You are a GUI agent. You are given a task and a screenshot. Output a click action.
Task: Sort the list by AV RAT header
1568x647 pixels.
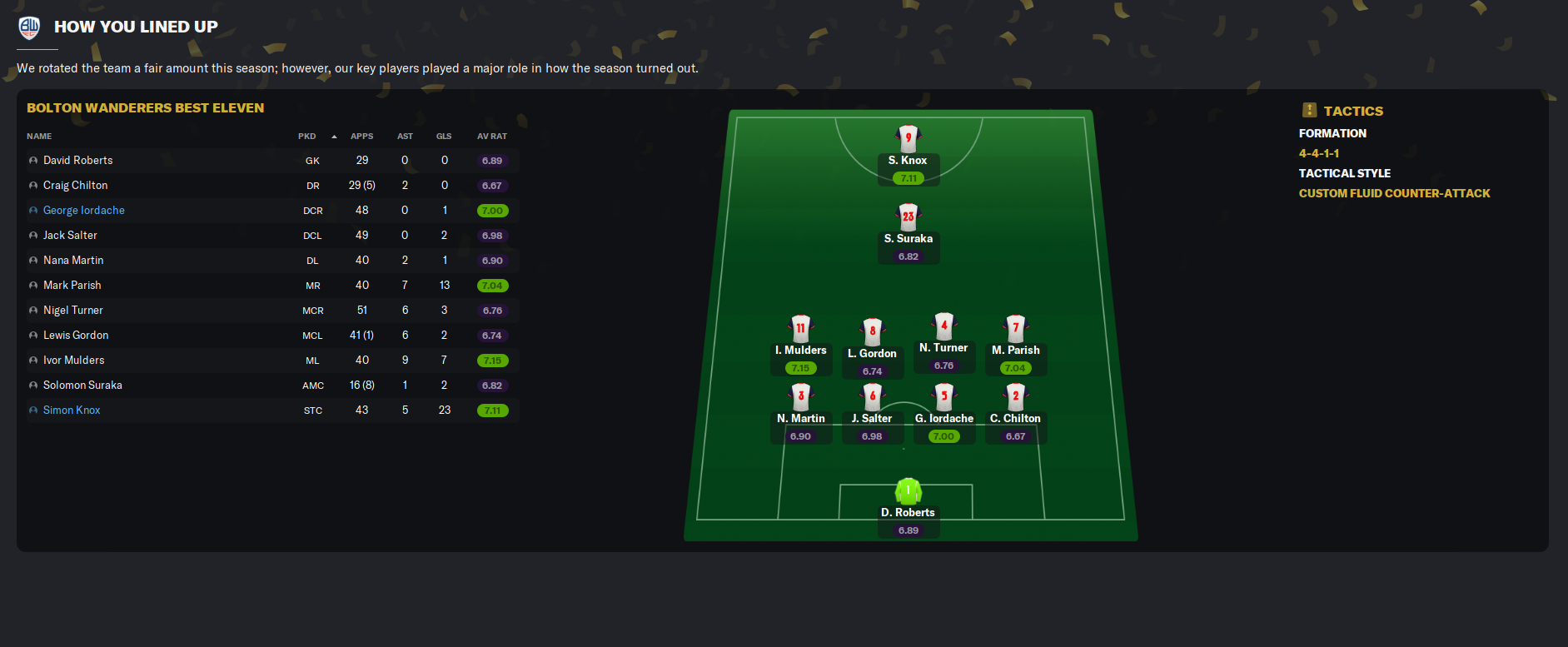pos(491,137)
